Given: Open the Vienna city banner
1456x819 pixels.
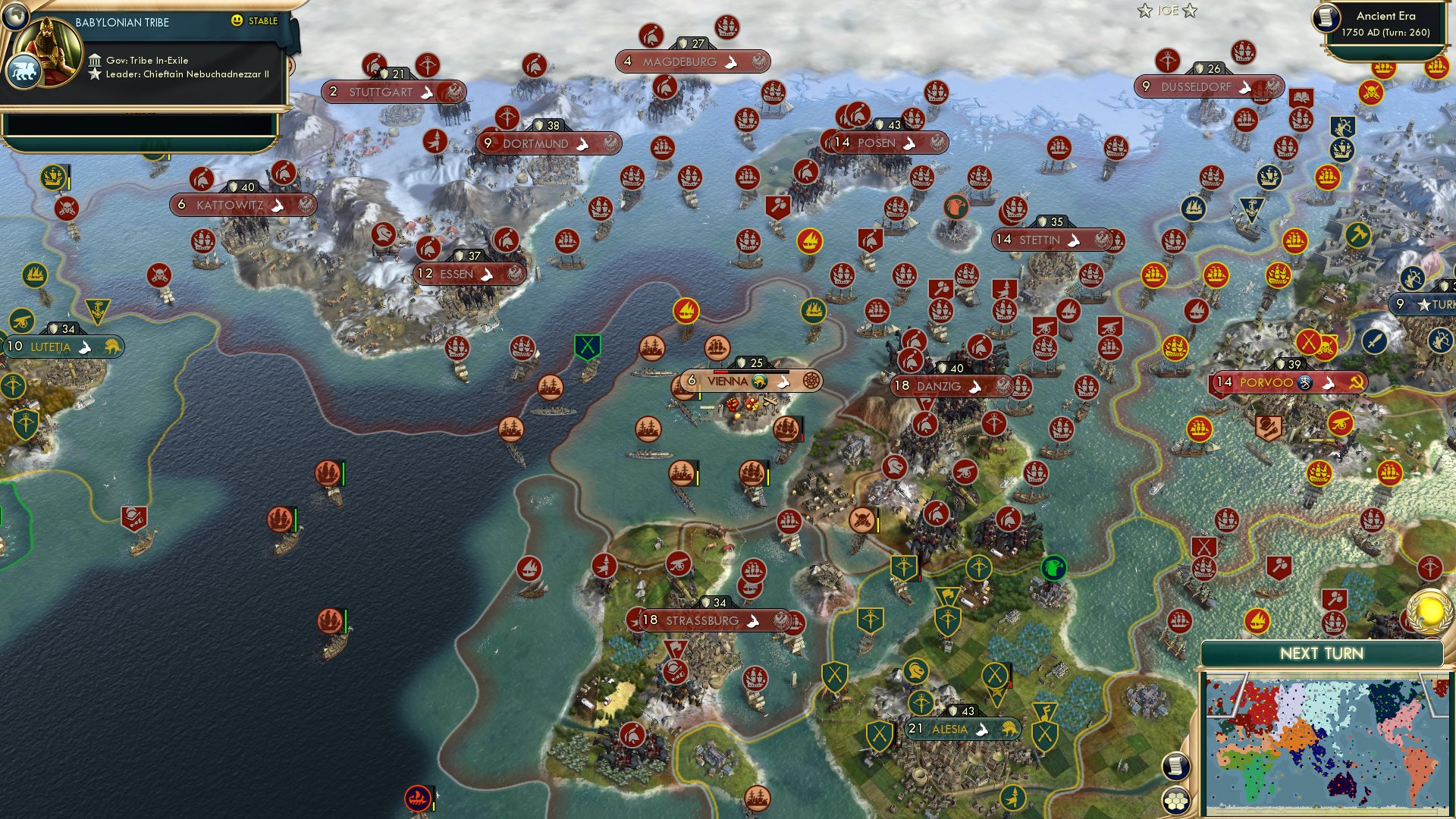Looking at the screenshot, I should 728,381.
